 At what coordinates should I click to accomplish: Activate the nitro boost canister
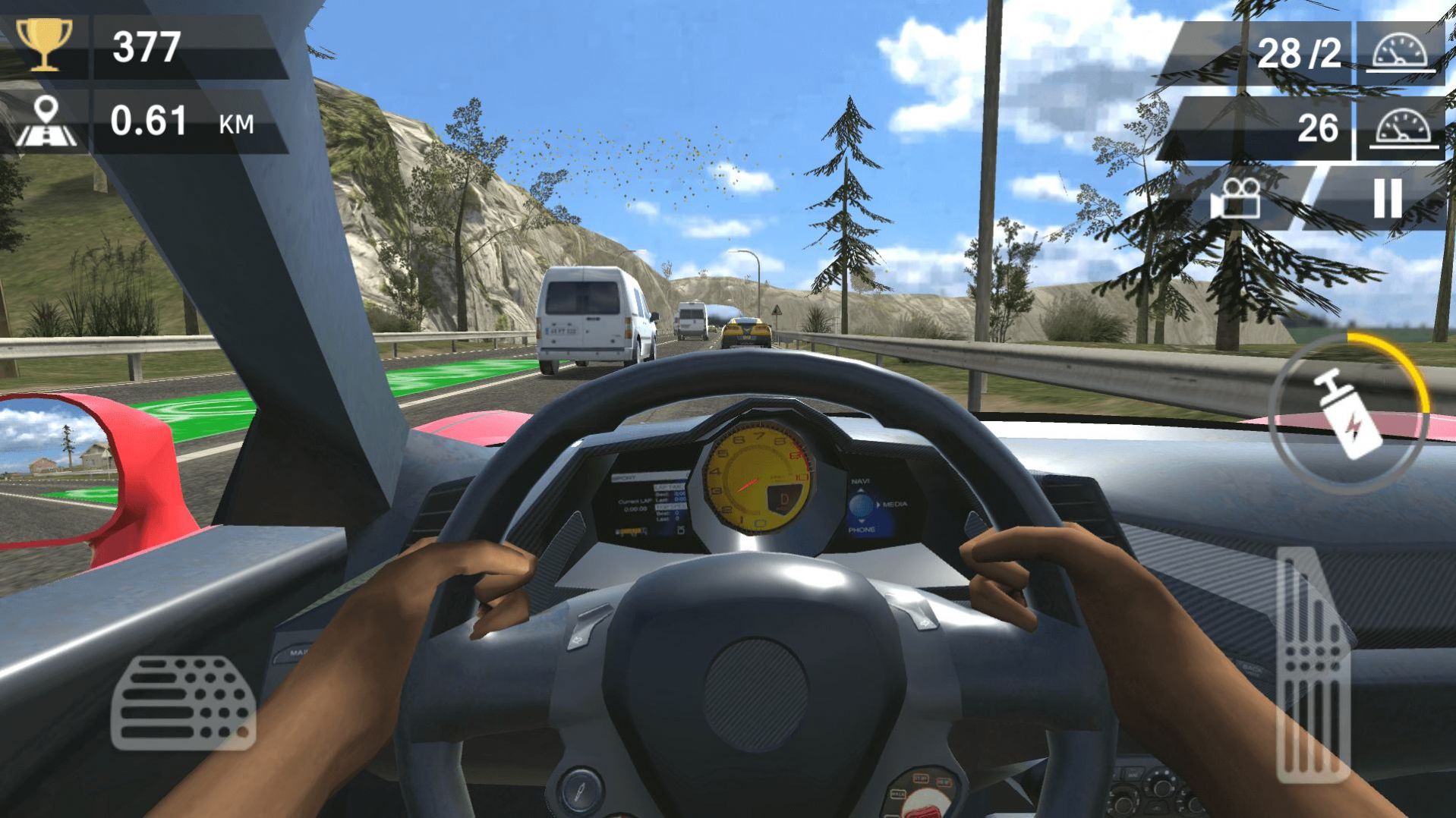pyautogui.click(x=1350, y=414)
